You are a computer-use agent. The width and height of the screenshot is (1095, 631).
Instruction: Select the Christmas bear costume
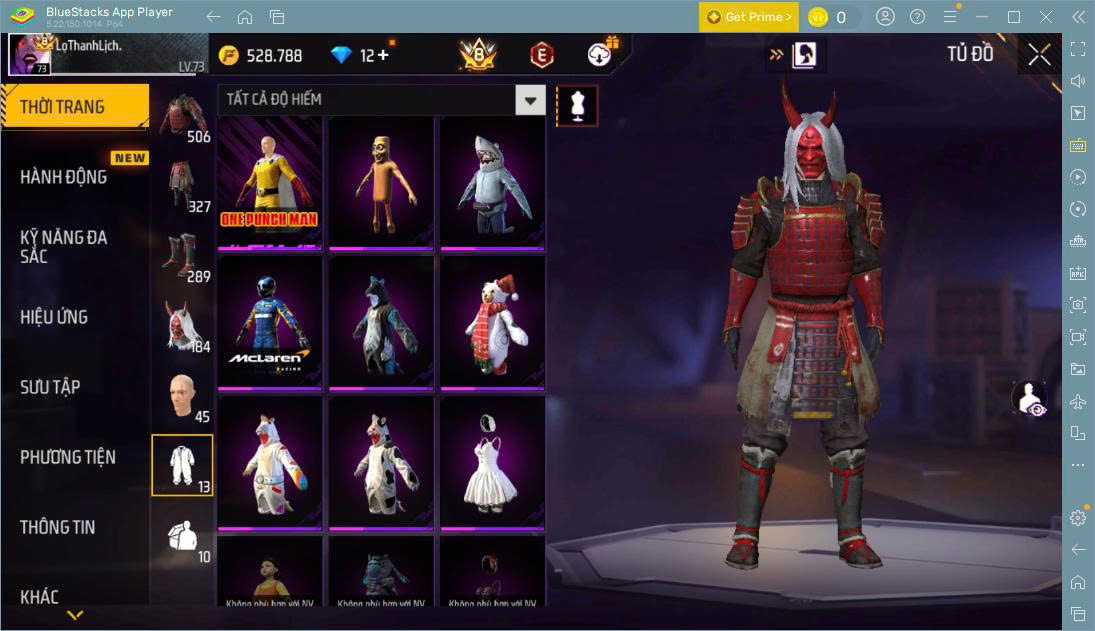492,321
